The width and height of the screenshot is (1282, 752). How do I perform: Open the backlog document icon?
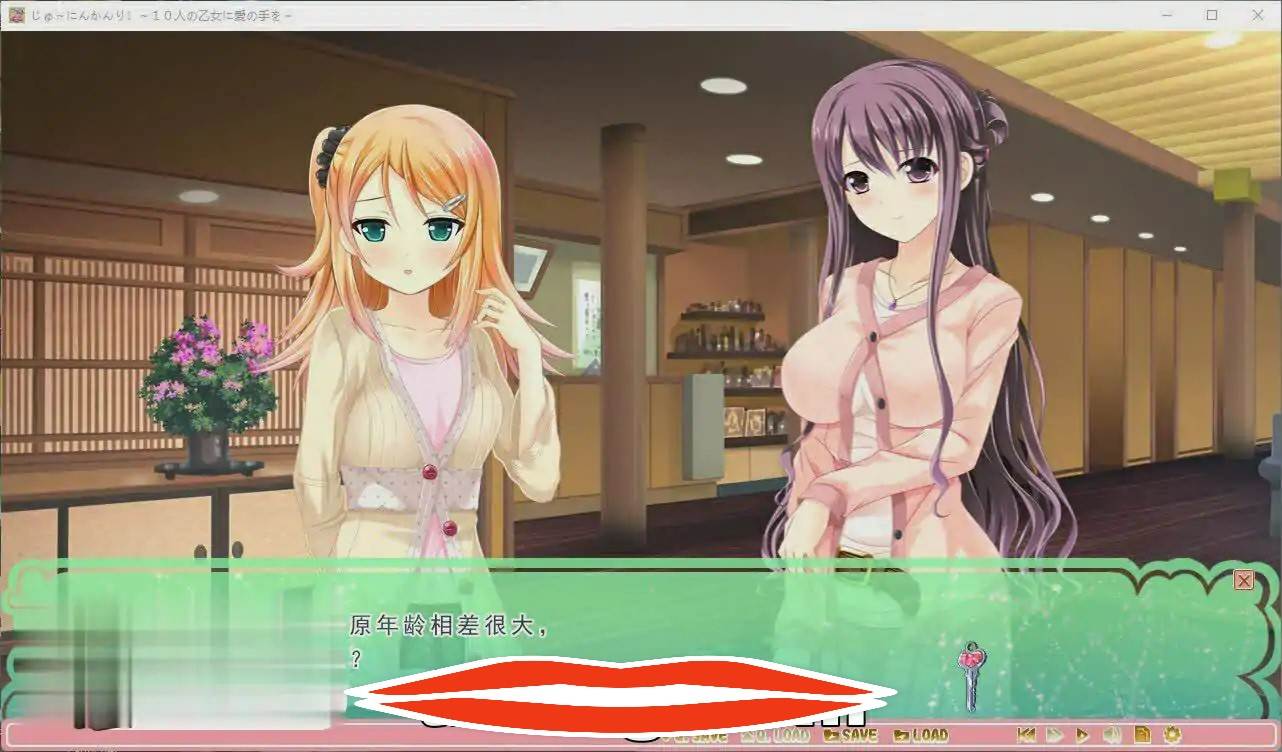1142,735
